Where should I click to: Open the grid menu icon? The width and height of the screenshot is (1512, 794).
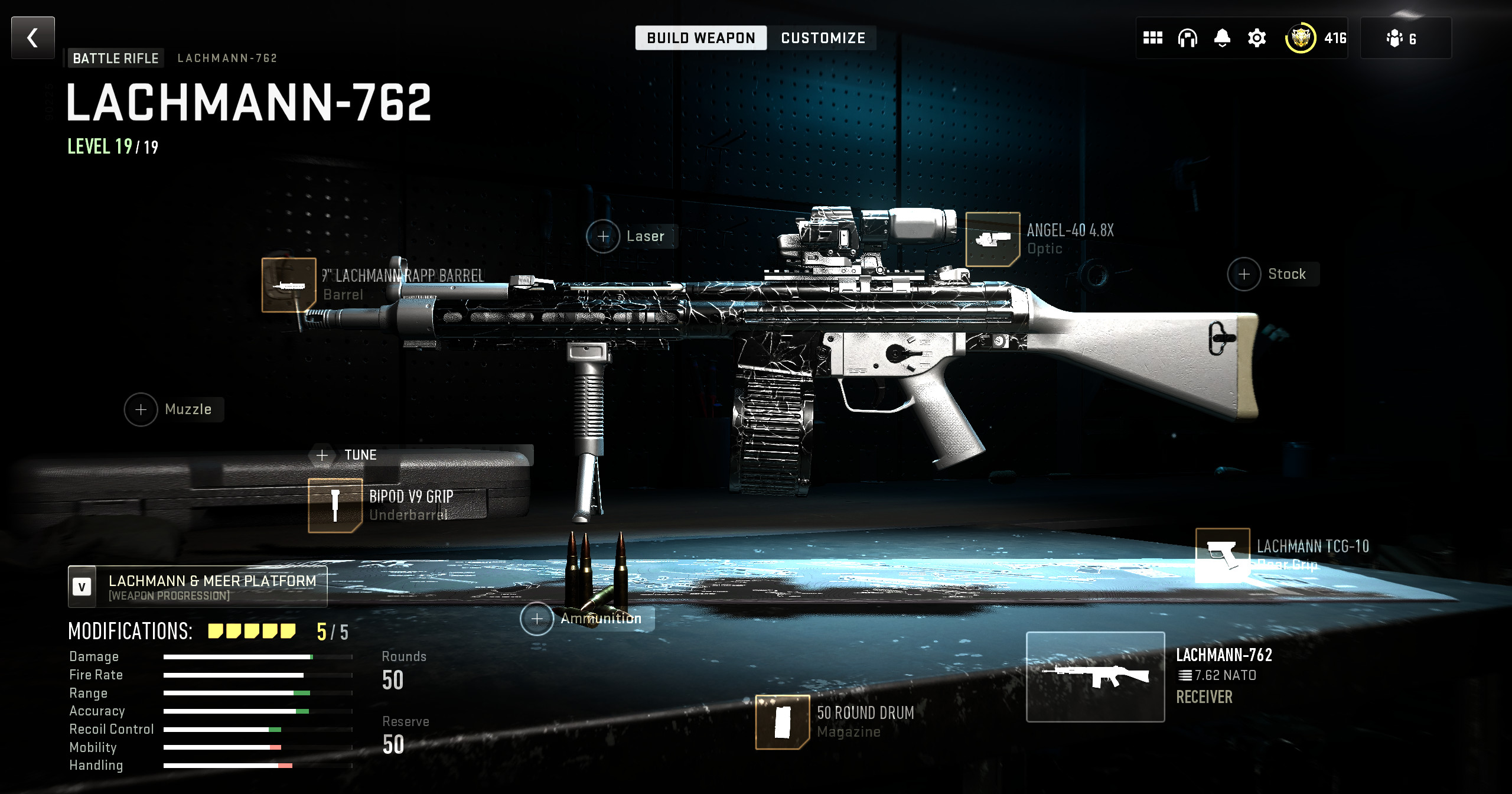(x=1152, y=38)
